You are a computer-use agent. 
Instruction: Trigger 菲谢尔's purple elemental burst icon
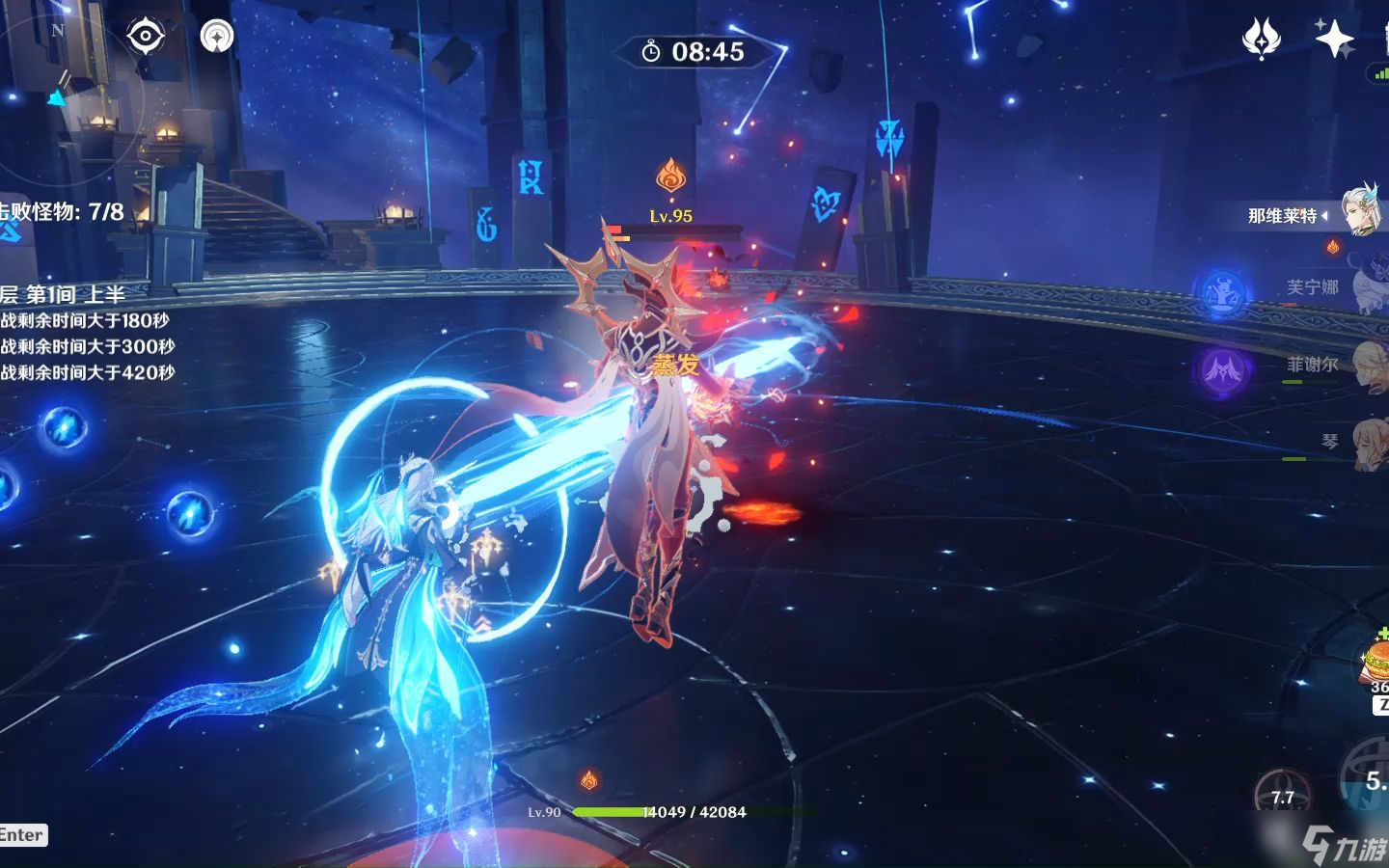(1222, 369)
